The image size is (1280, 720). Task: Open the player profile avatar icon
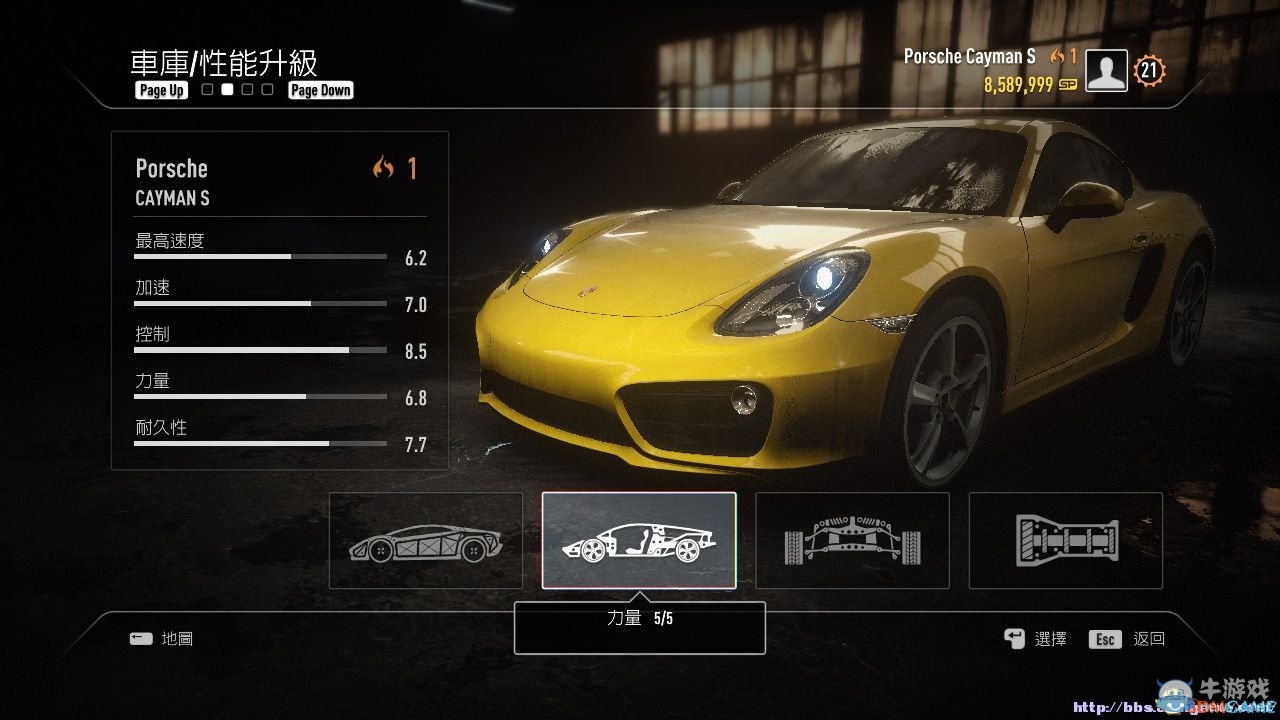(x=1106, y=71)
